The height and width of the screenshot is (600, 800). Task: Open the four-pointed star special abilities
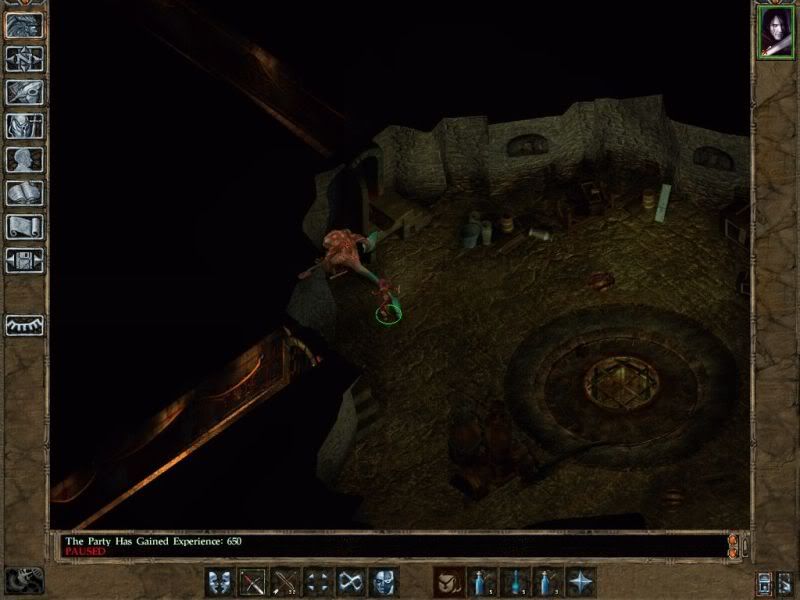pos(580,581)
